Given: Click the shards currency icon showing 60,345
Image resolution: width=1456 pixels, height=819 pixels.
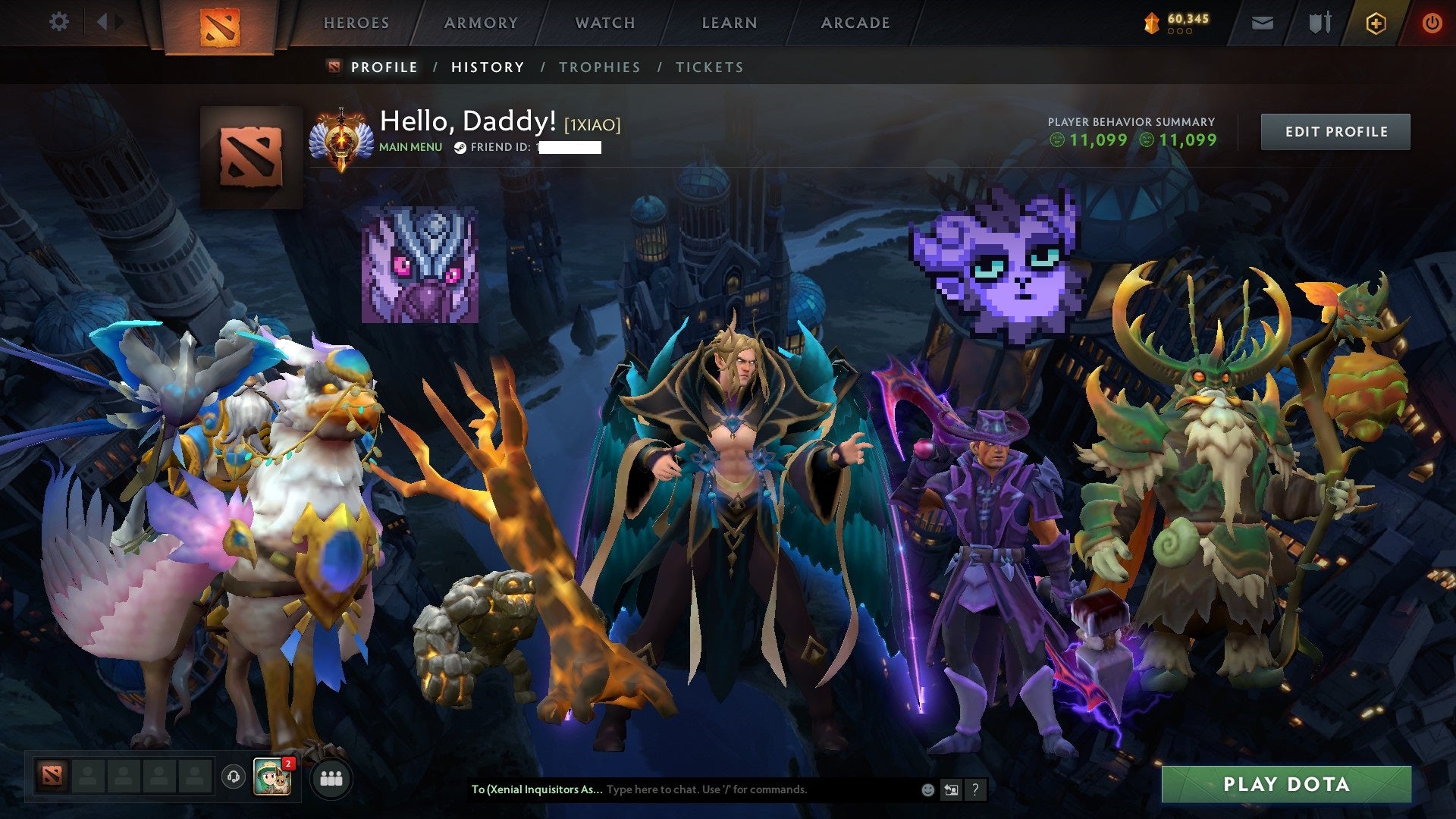Looking at the screenshot, I should pyautogui.click(x=1150, y=24).
